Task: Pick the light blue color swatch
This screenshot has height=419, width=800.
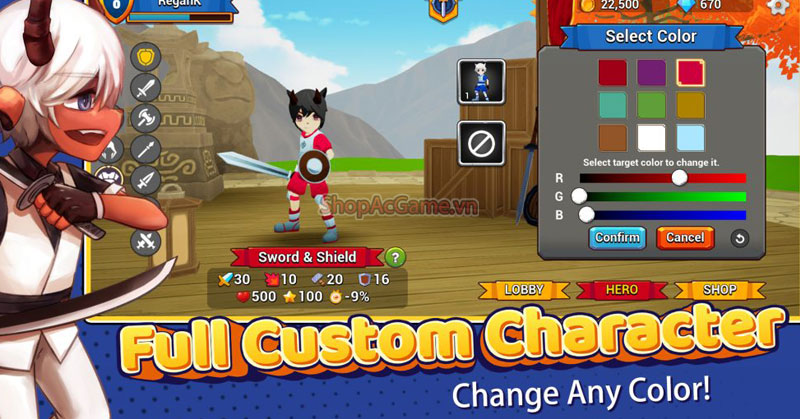Action: (x=690, y=138)
